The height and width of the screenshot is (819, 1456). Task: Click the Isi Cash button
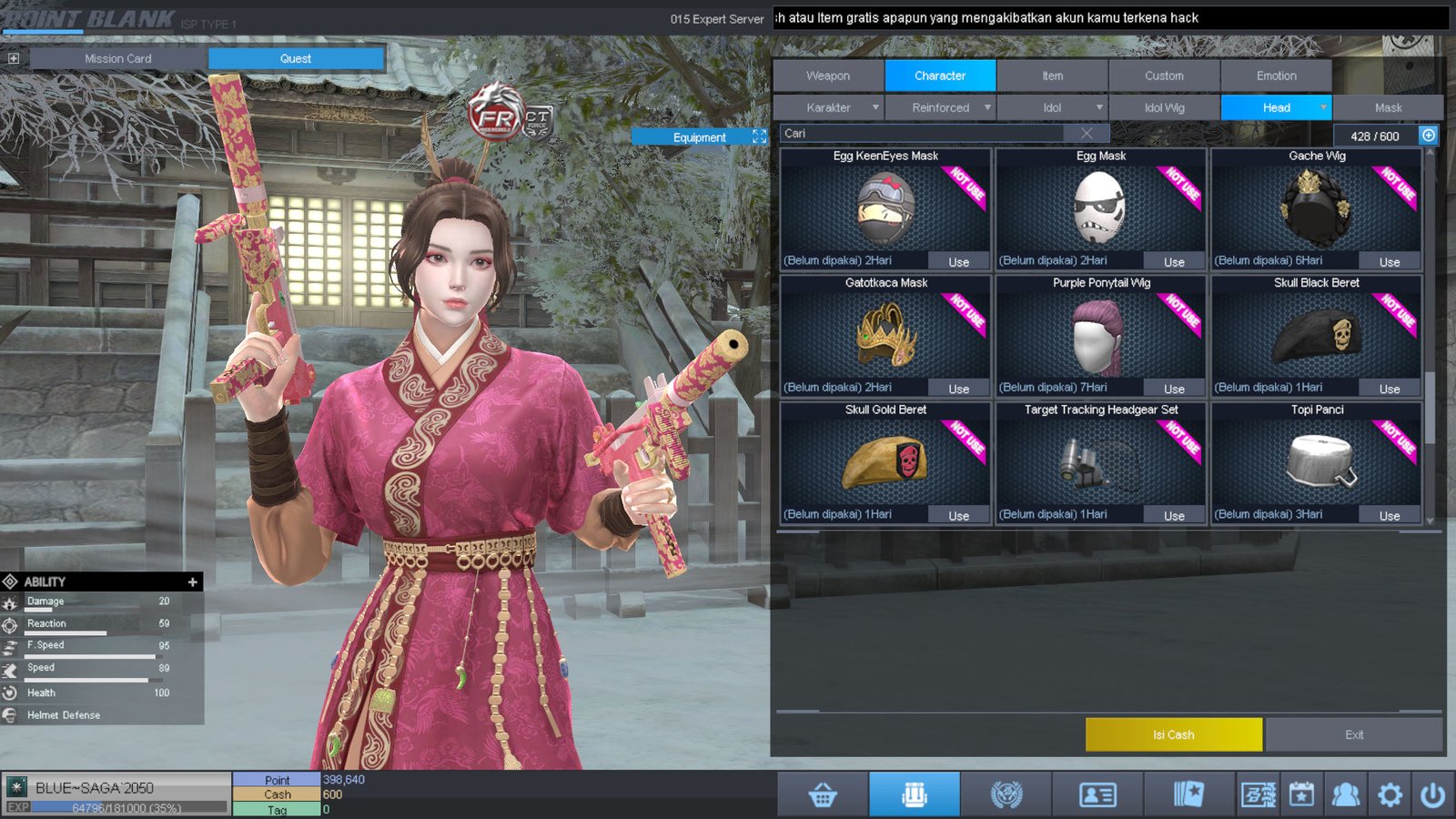(x=1173, y=734)
